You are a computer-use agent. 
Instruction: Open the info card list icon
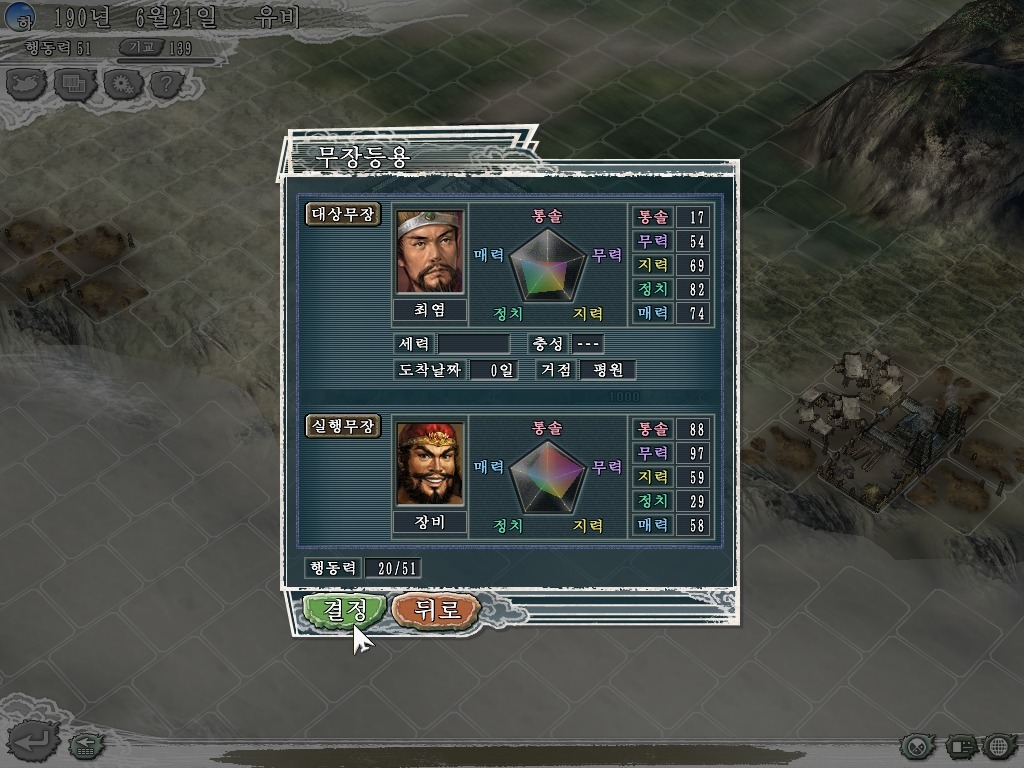pos(961,745)
